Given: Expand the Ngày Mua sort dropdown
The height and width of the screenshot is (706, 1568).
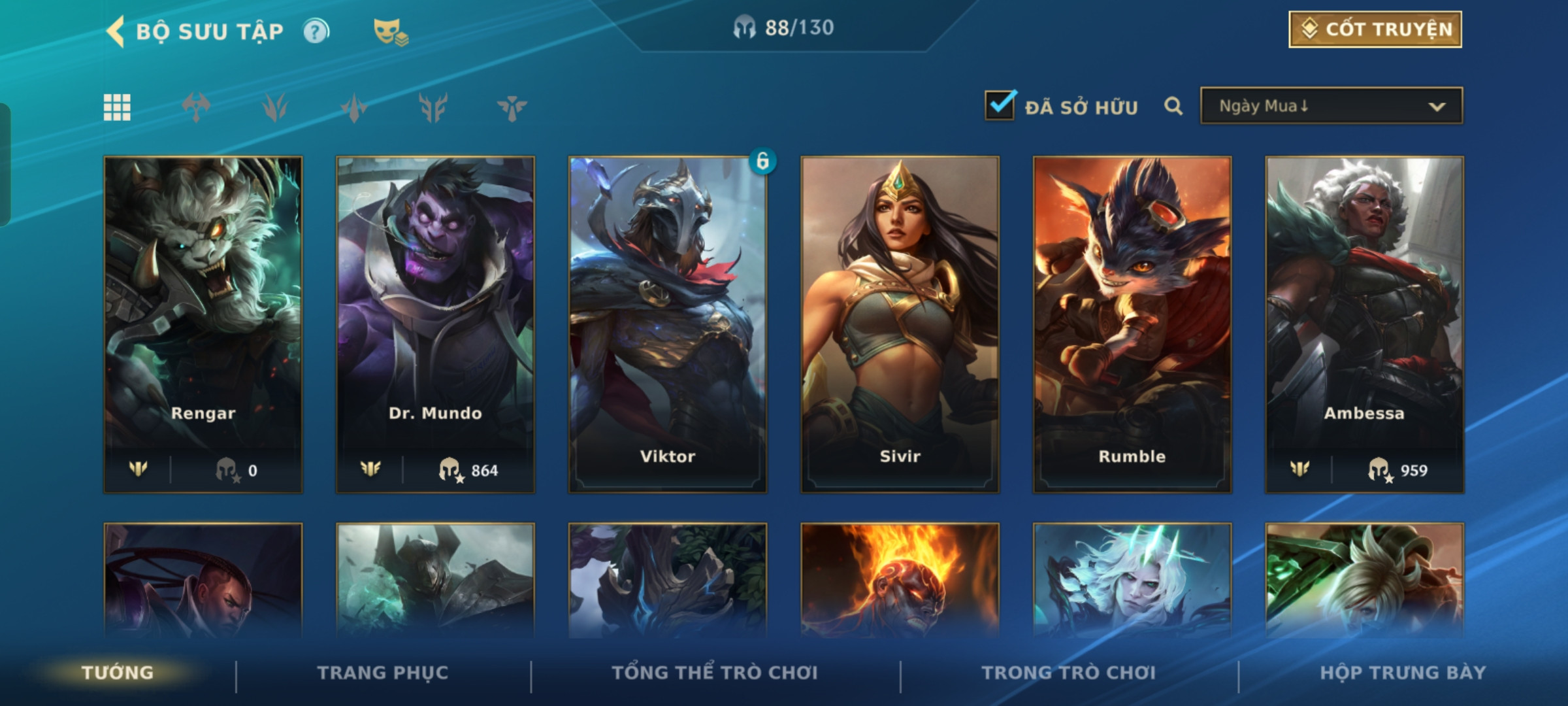Looking at the screenshot, I should (1331, 106).
